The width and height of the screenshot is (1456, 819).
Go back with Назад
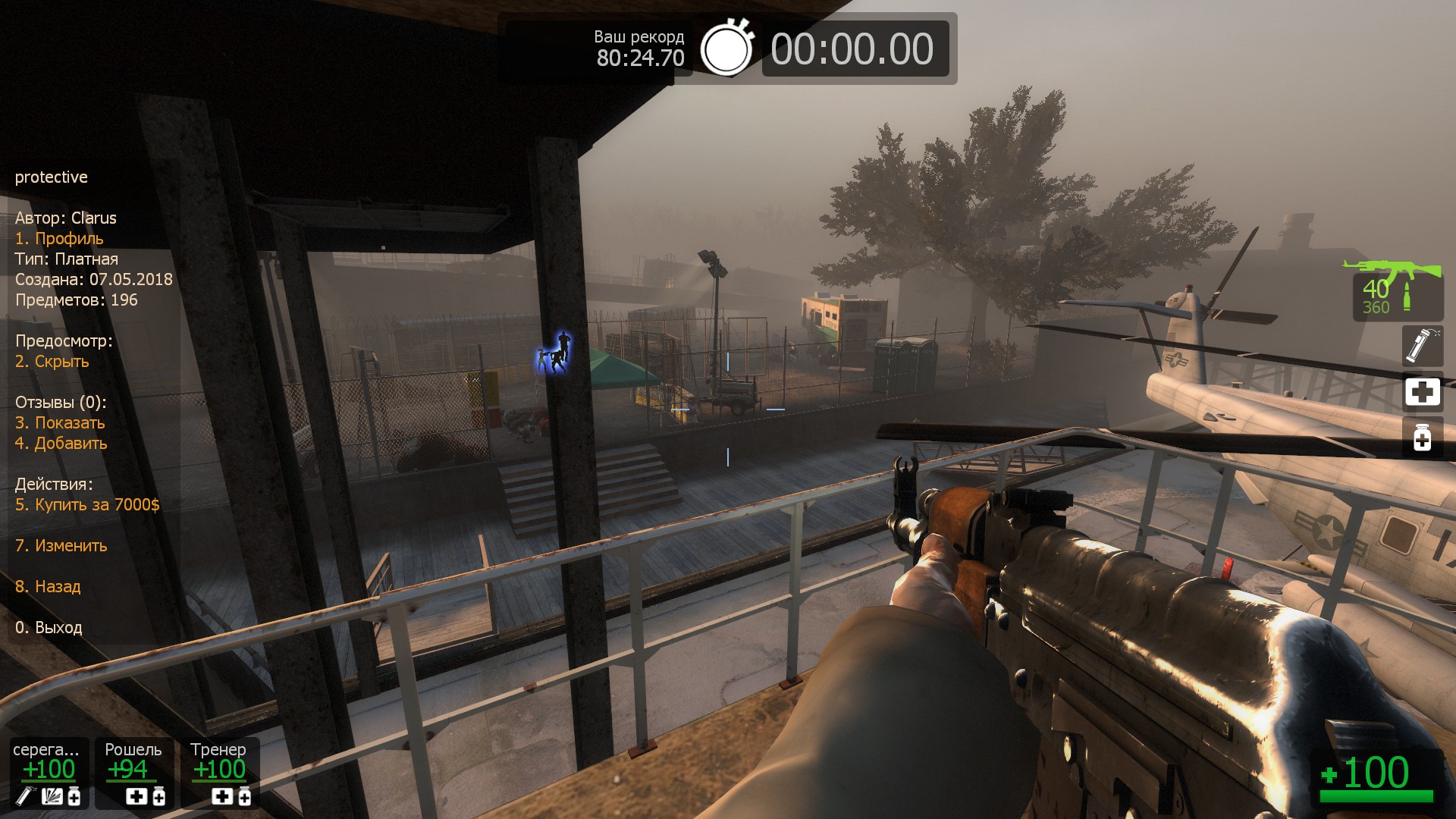[x=48, y=587]
